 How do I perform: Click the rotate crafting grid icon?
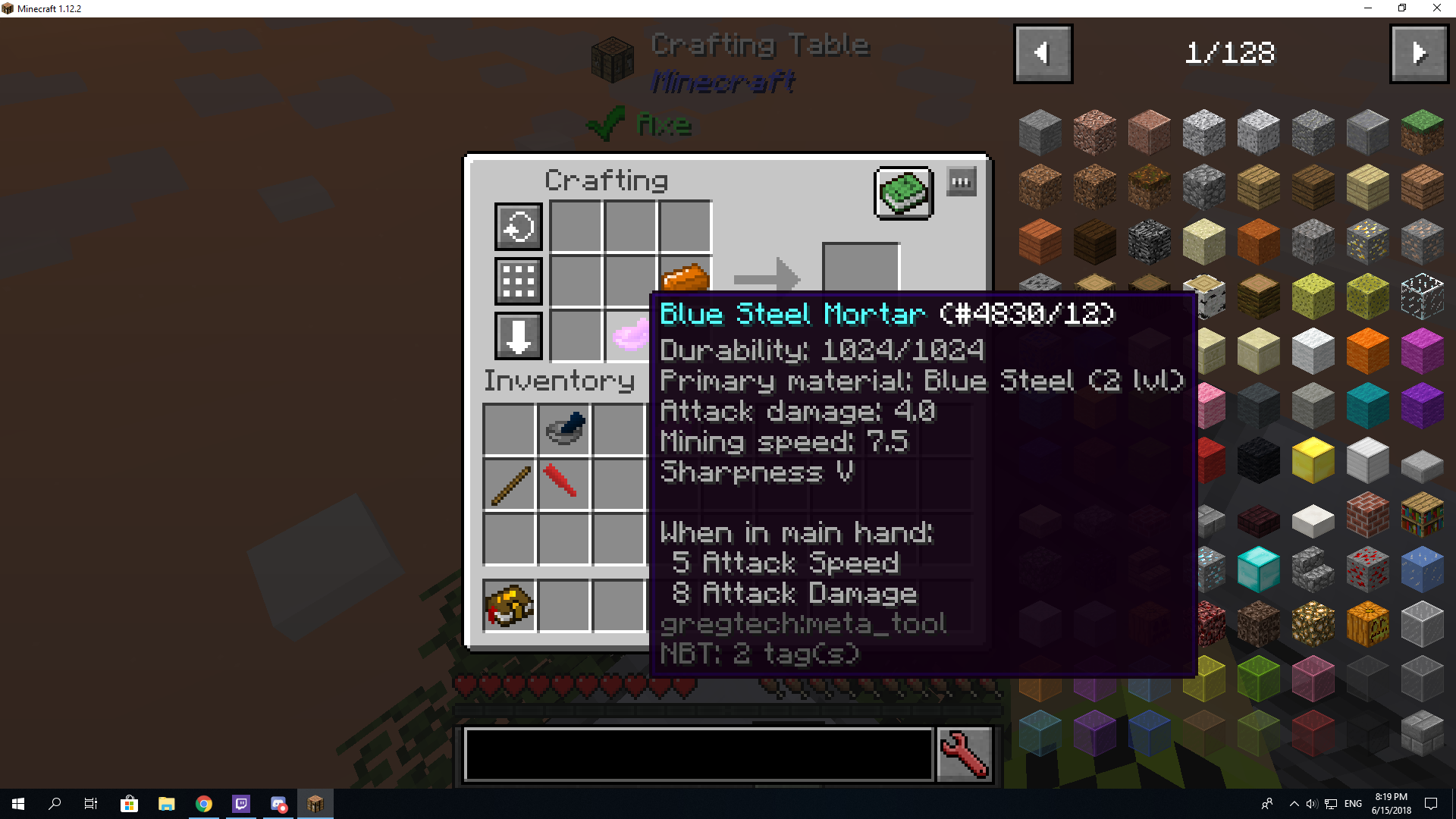point(518,226)
